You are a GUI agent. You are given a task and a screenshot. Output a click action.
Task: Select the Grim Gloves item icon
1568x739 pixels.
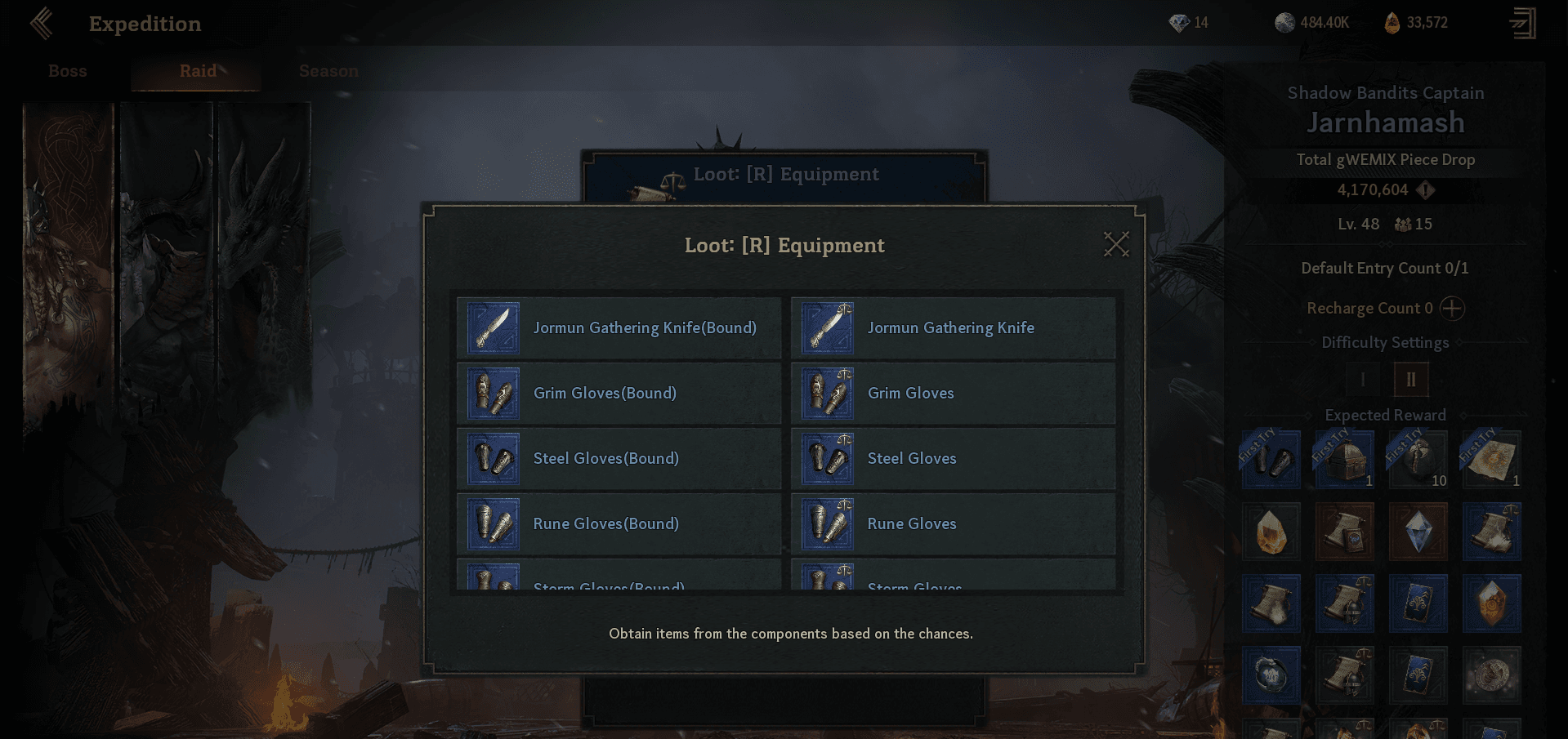[x=826, y=393]
